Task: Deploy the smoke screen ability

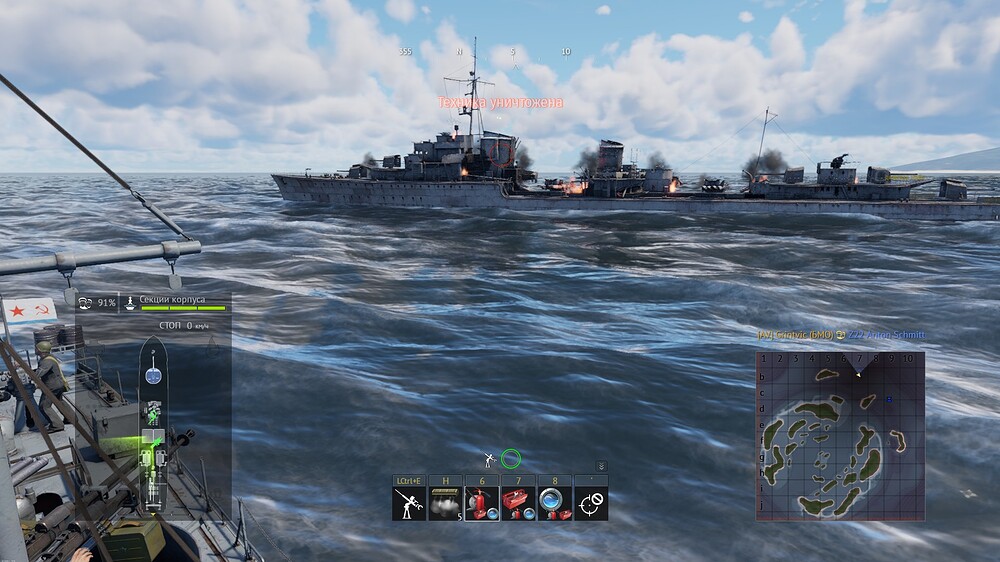Action: (x=445, y=503)
